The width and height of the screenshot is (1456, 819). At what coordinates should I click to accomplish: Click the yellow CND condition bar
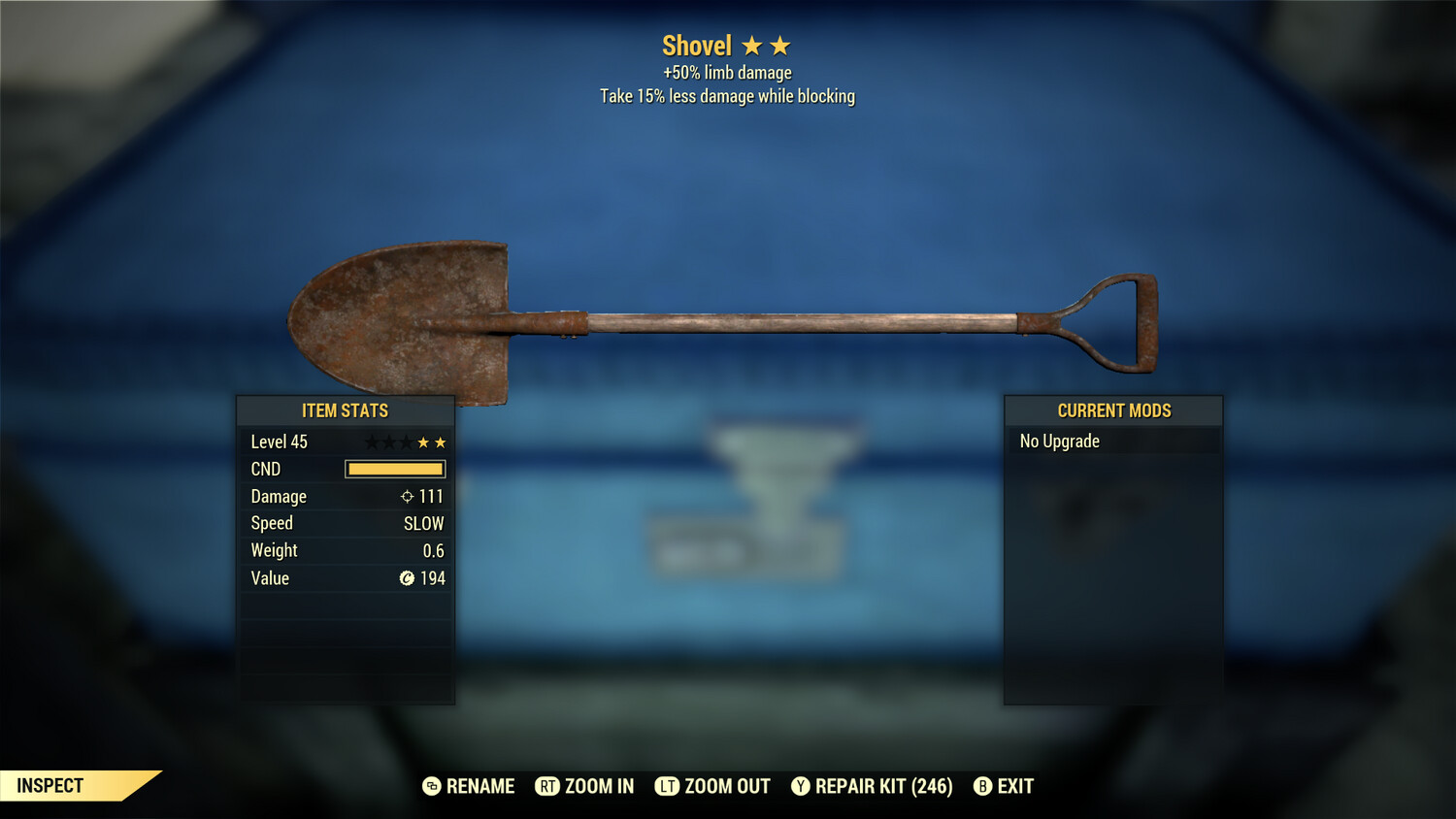pos(395,469)
